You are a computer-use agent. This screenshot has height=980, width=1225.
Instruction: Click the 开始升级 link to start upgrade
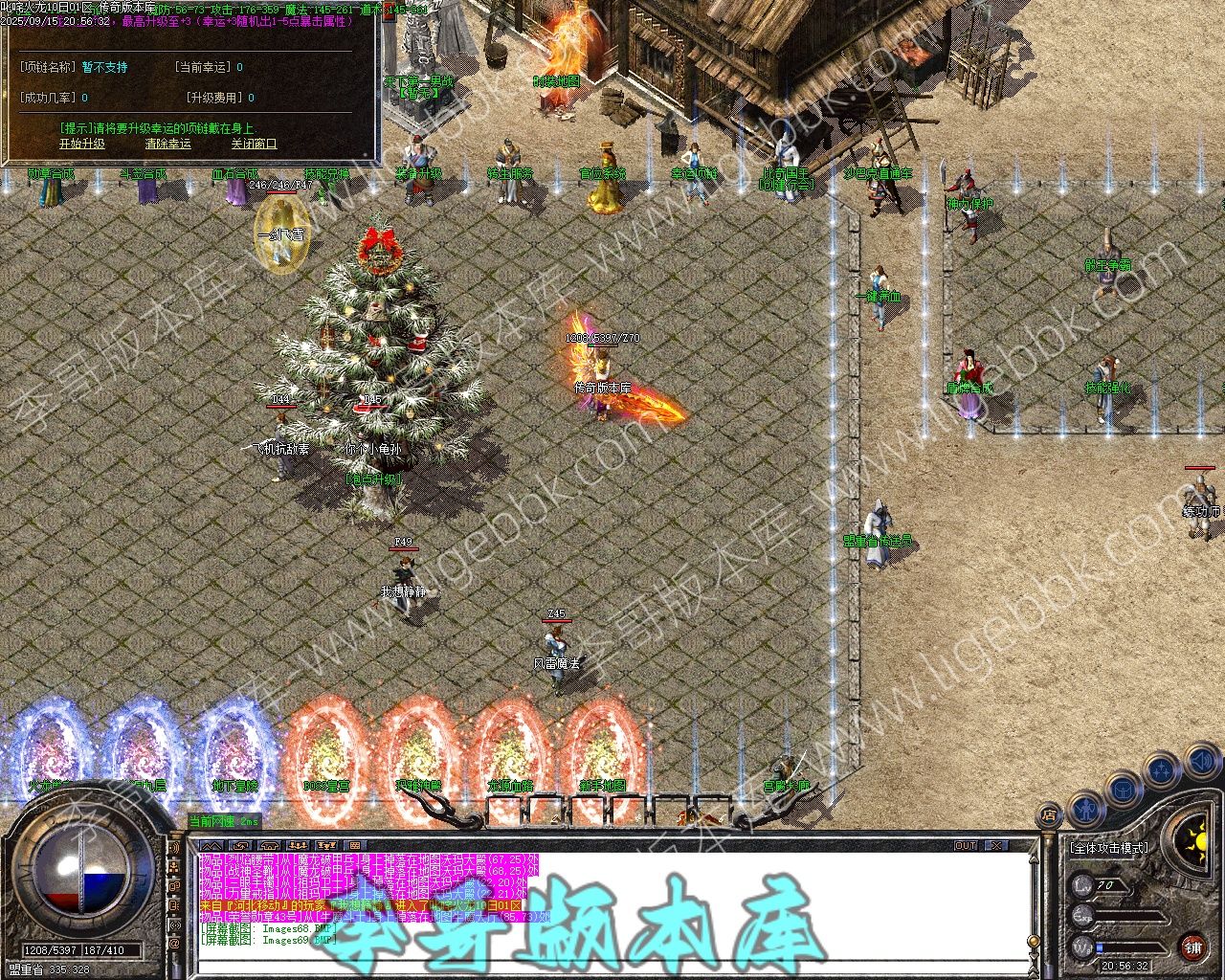82,145
